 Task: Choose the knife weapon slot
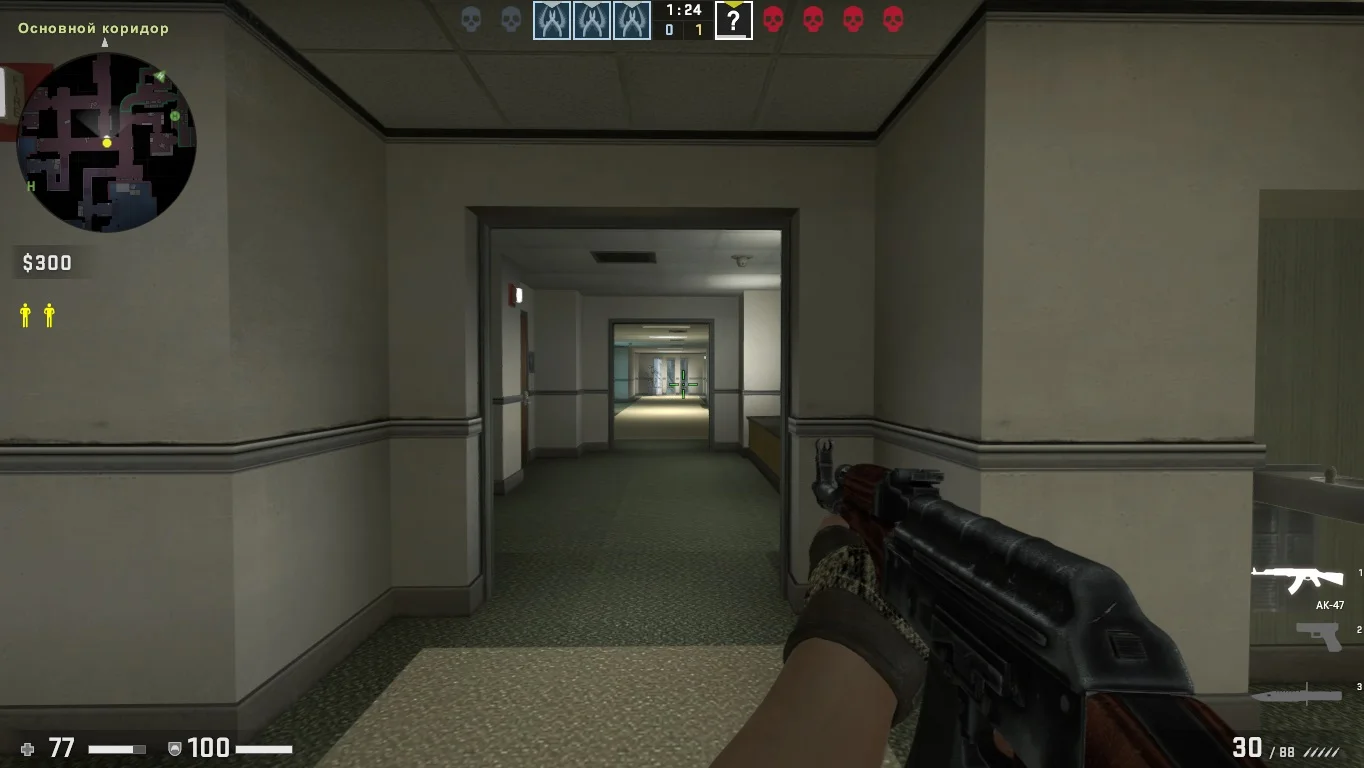1296,694
